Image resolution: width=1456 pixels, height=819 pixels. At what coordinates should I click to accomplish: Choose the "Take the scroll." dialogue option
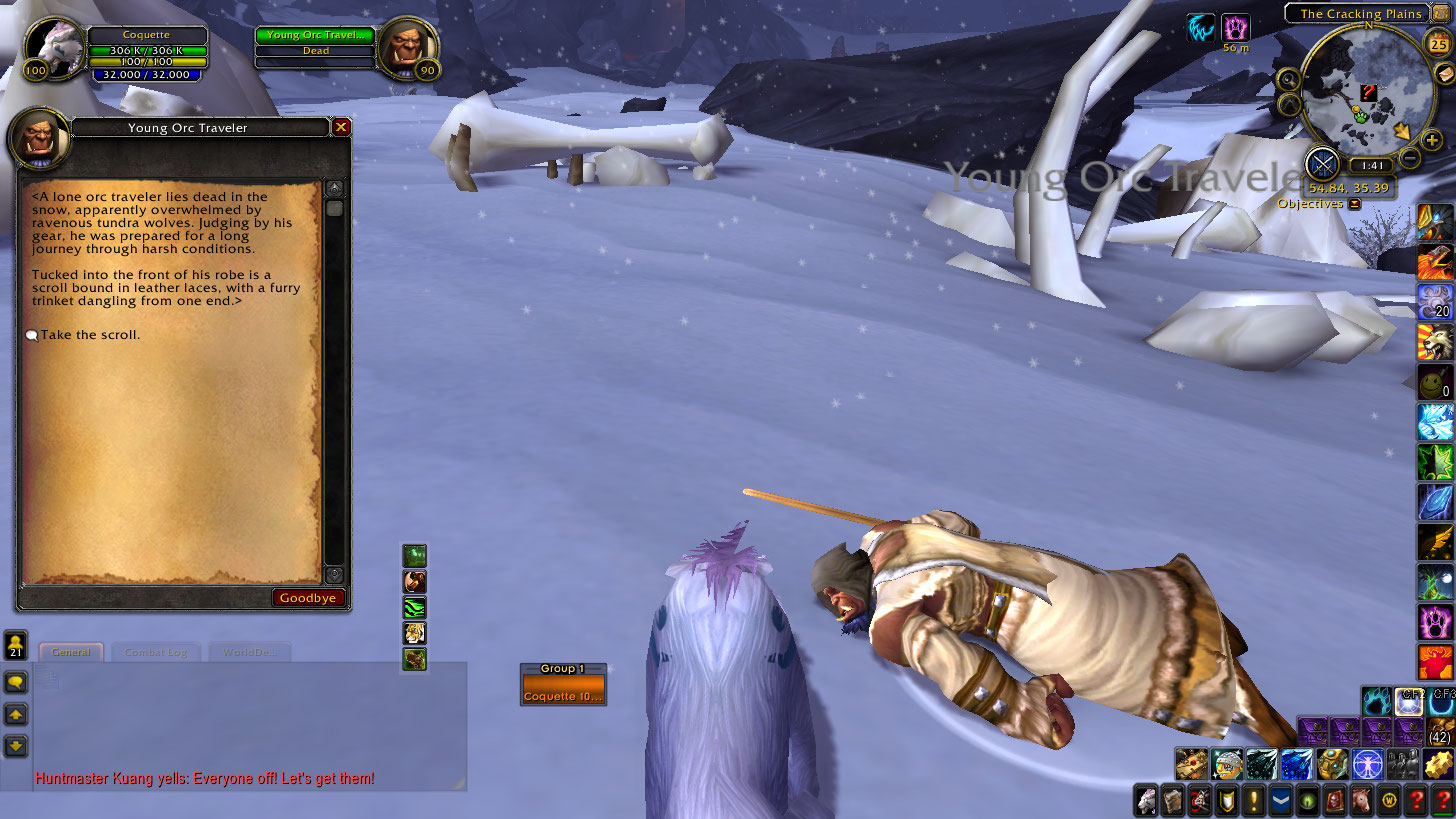pos(90,335)
